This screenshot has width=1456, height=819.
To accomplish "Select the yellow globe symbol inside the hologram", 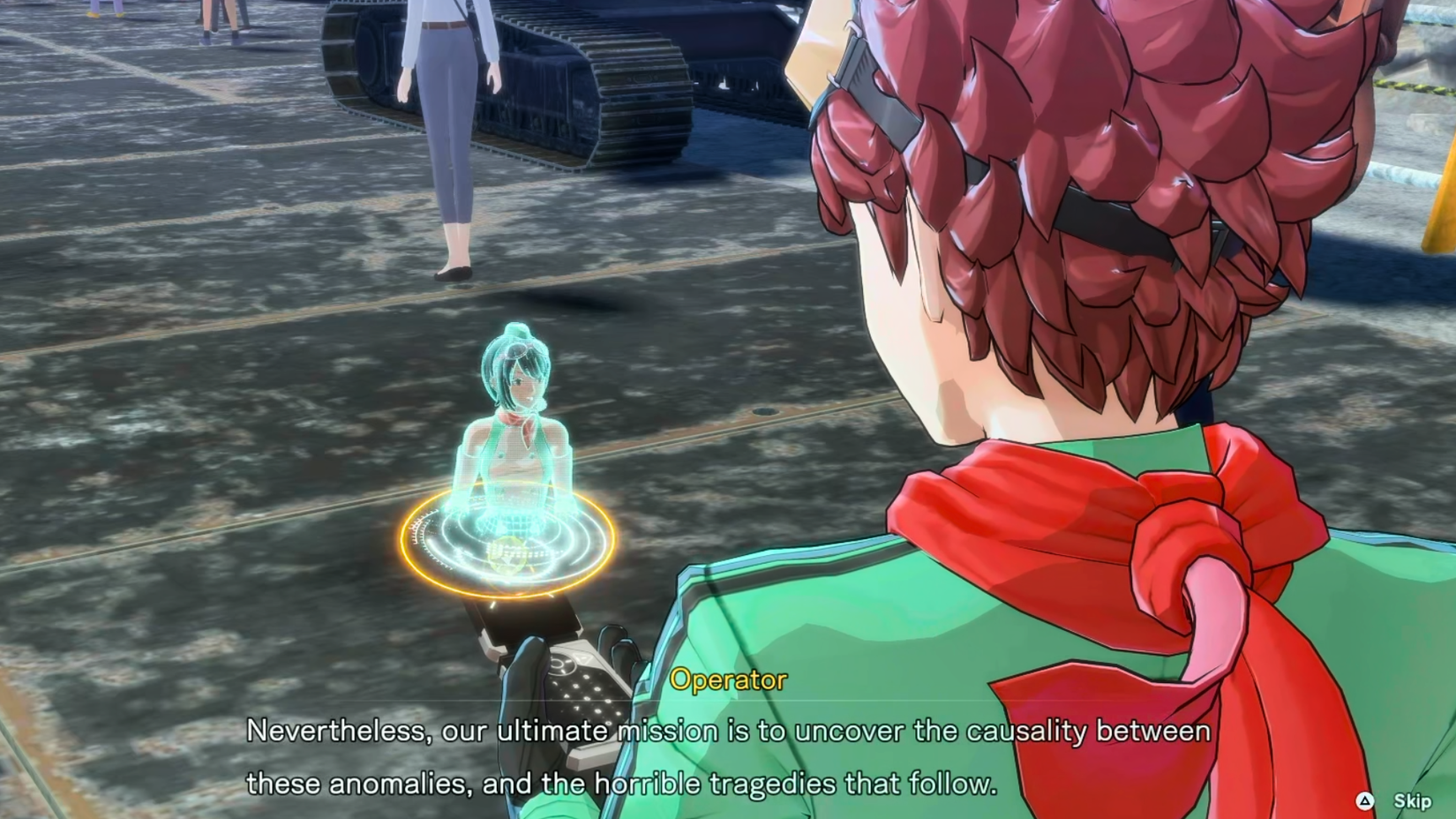I will click(x=507, y=552).
